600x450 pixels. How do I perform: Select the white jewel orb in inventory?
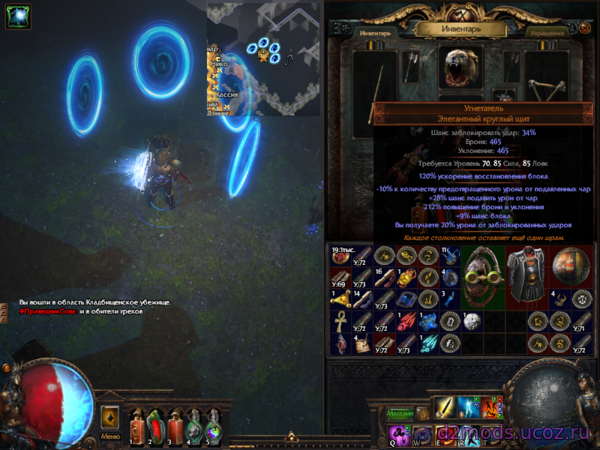[473, 320]
